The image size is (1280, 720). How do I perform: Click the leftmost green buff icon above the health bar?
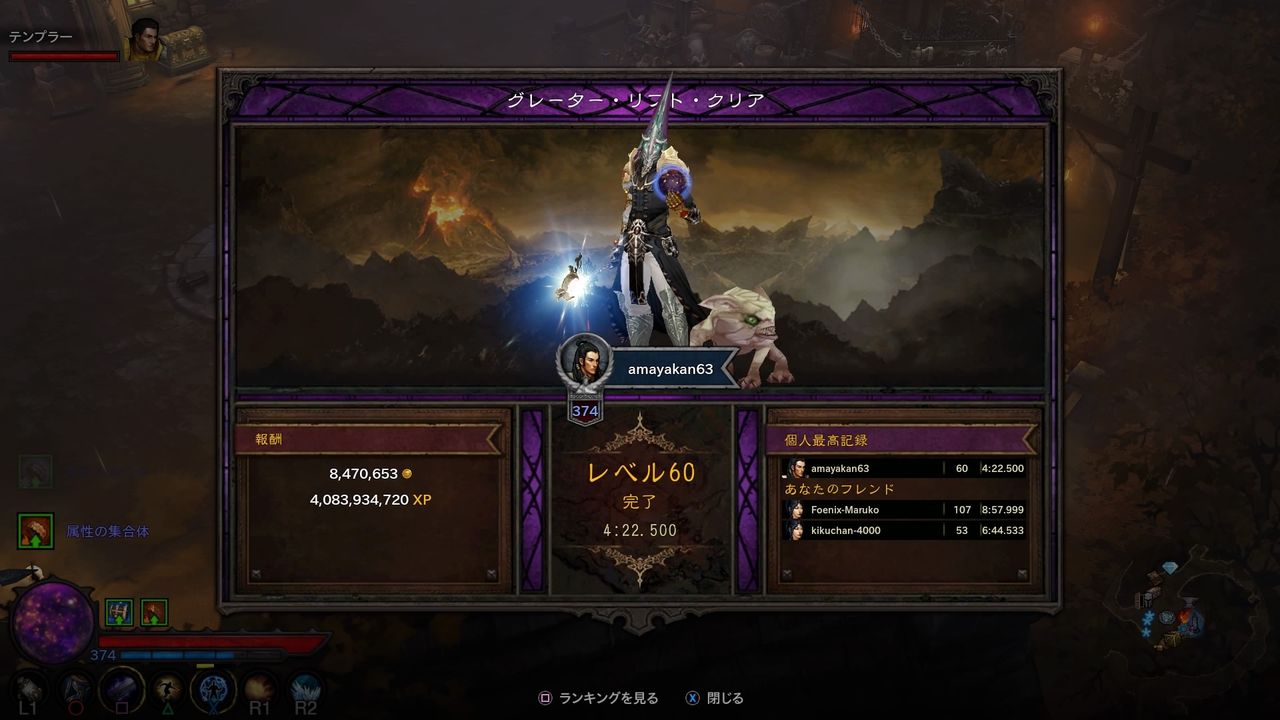pyautogui.click(x=119, y=611)
